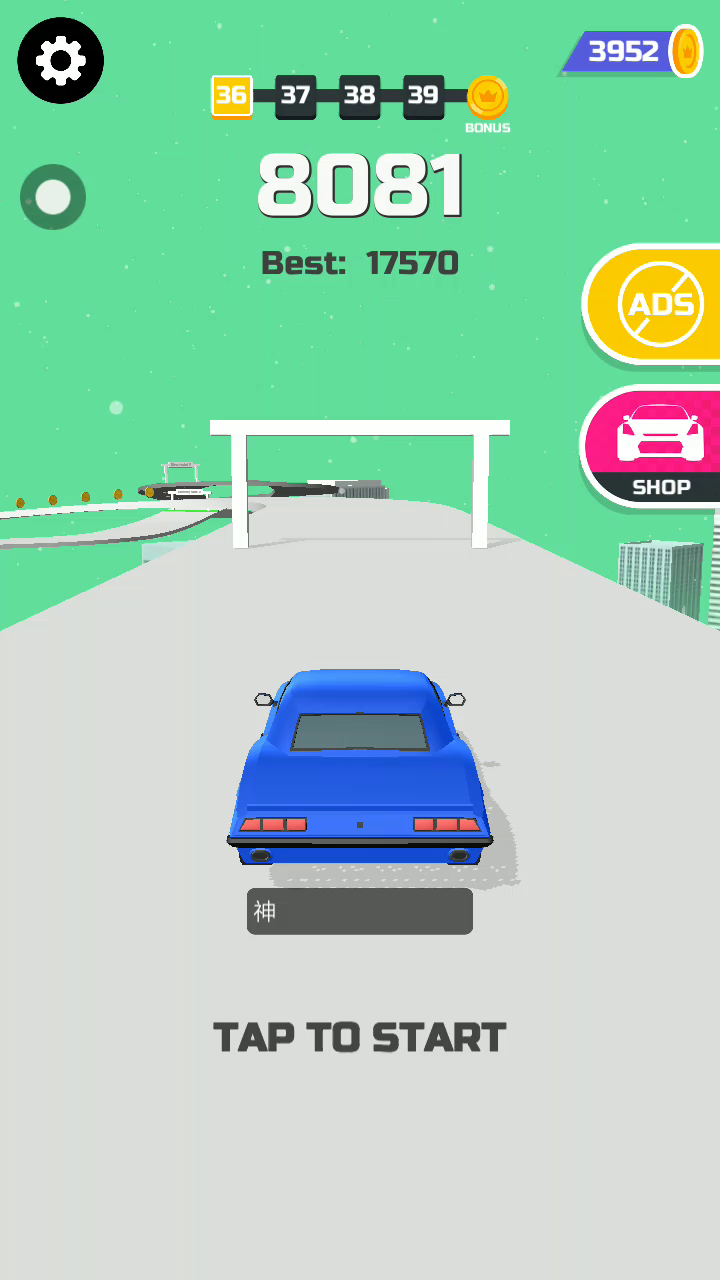Select the player name text box

click(360, 911)
